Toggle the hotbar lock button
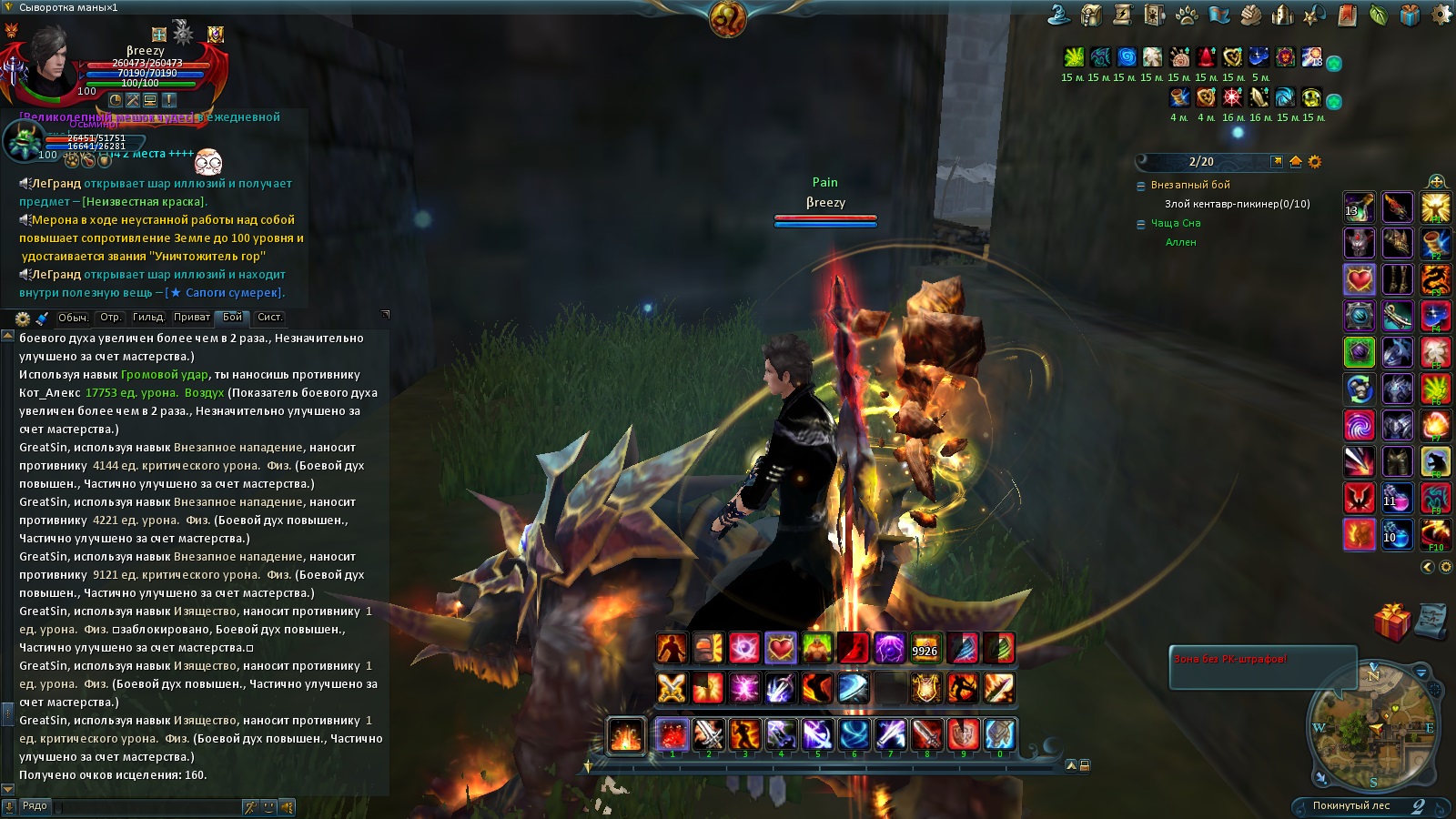 1085,765
